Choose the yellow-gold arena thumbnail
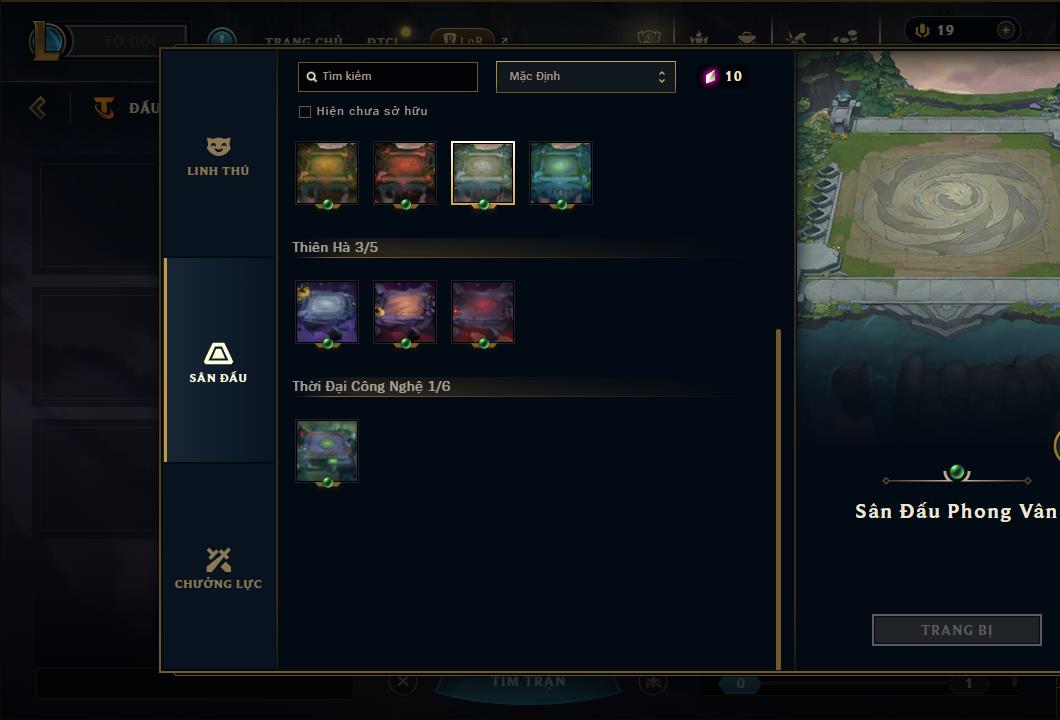1060x720 pixels. (327, 173)
